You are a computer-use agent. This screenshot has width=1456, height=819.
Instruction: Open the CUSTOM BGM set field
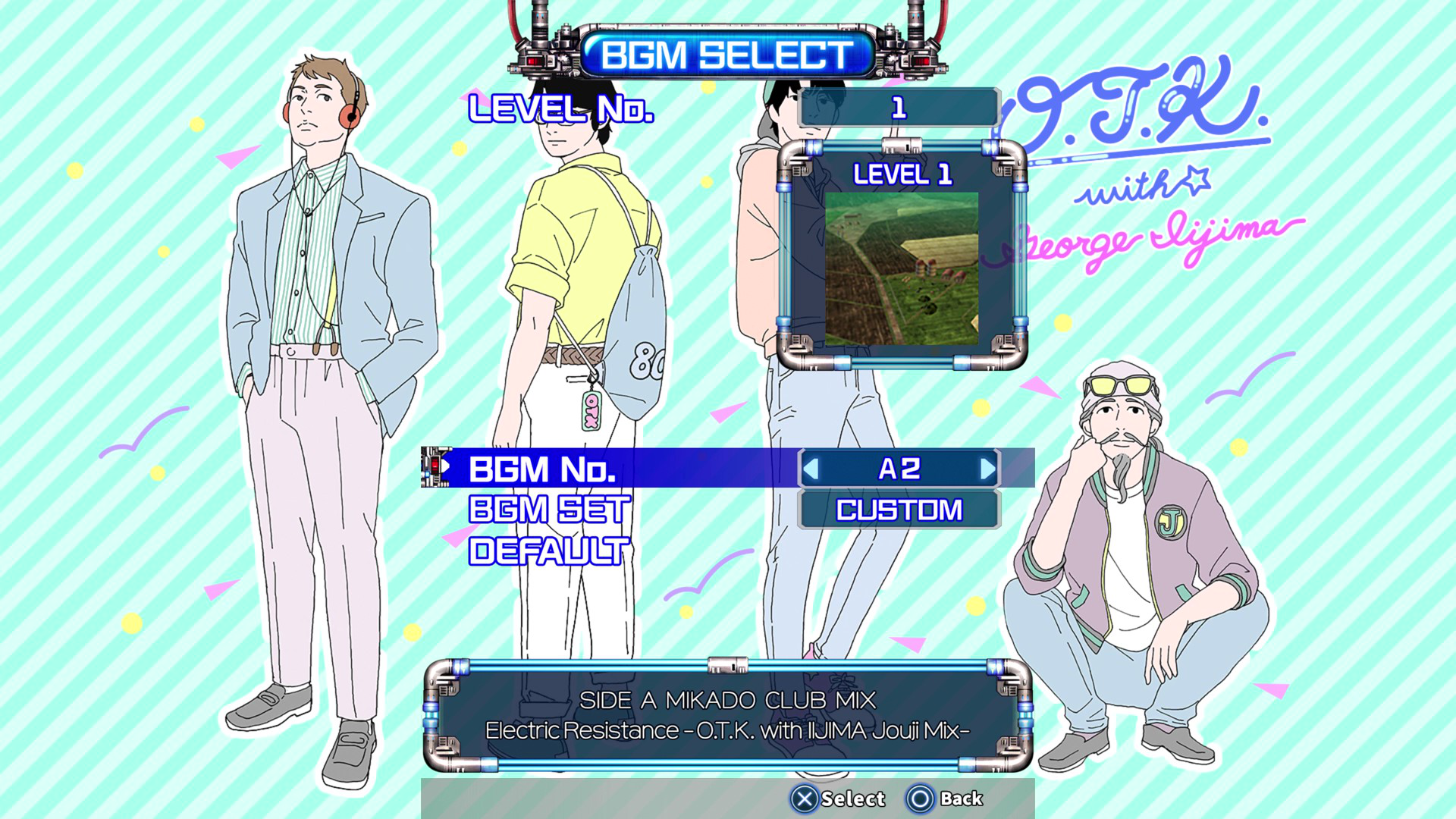pyautogui.click(x=899, y=510)
